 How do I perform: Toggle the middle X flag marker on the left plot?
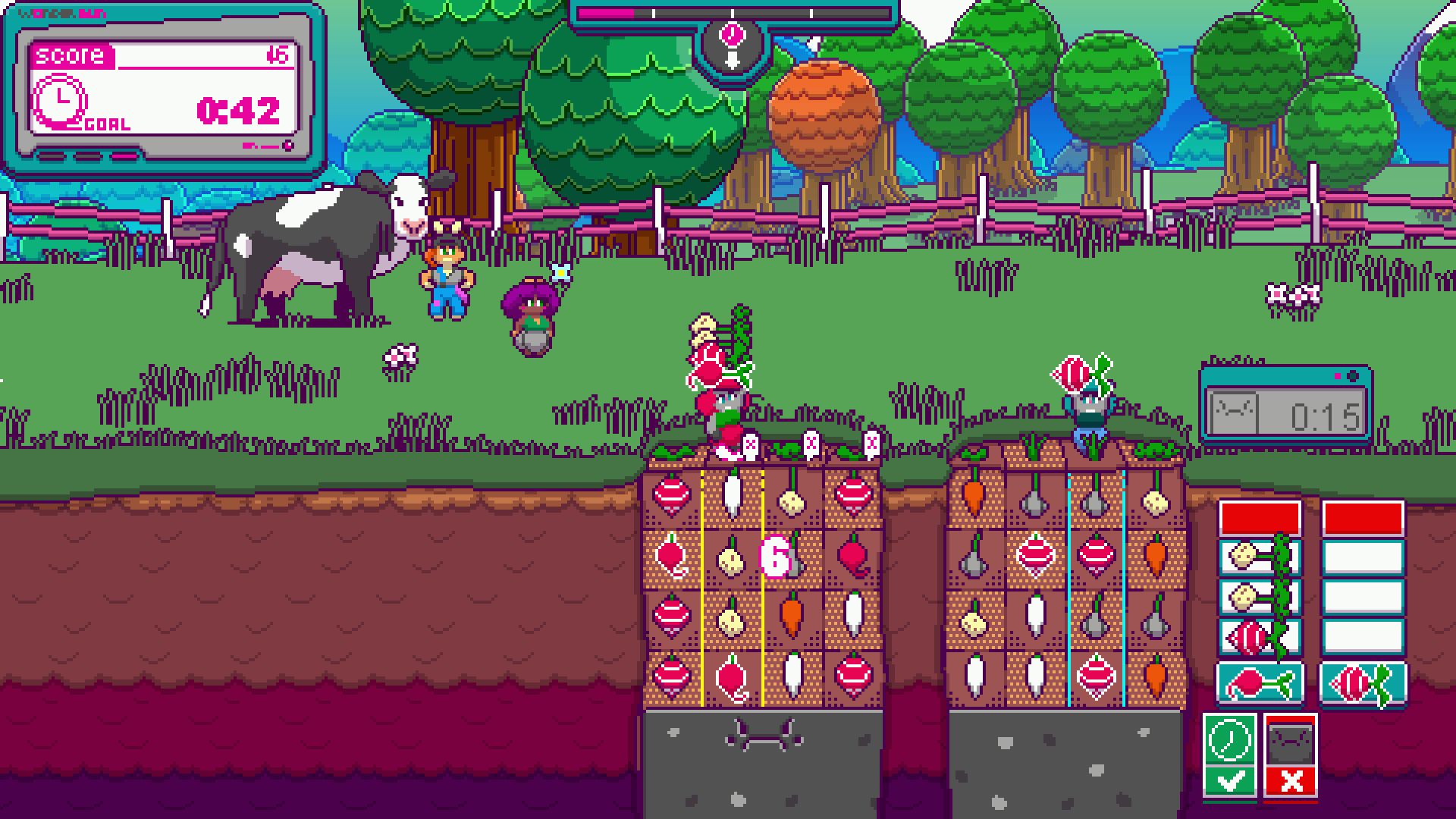(x=811, y=443)
